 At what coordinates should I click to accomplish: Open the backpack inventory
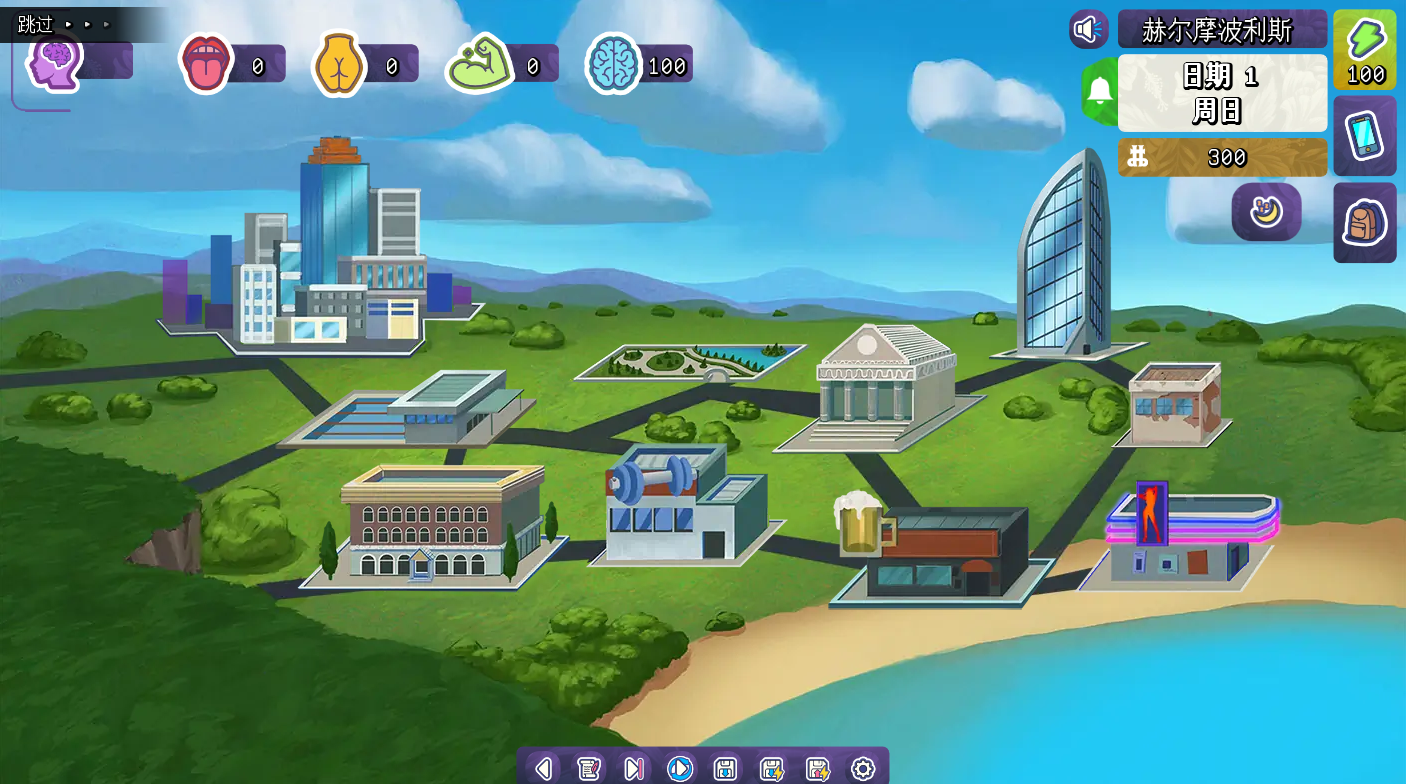tap(1364, 222)
